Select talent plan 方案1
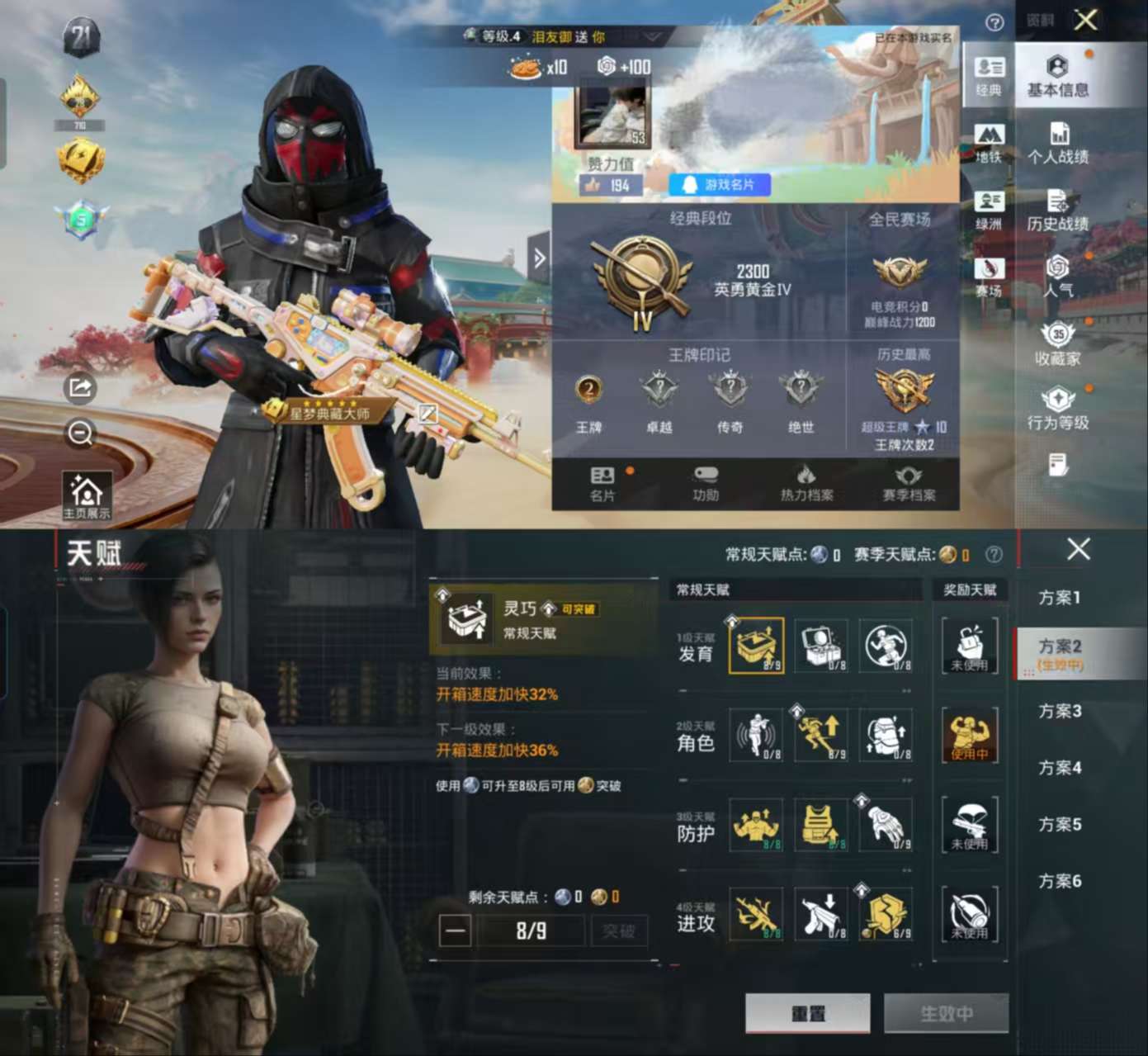Image resolution: width=1148 pixels, height=1056 pixels. [1060, 597]
